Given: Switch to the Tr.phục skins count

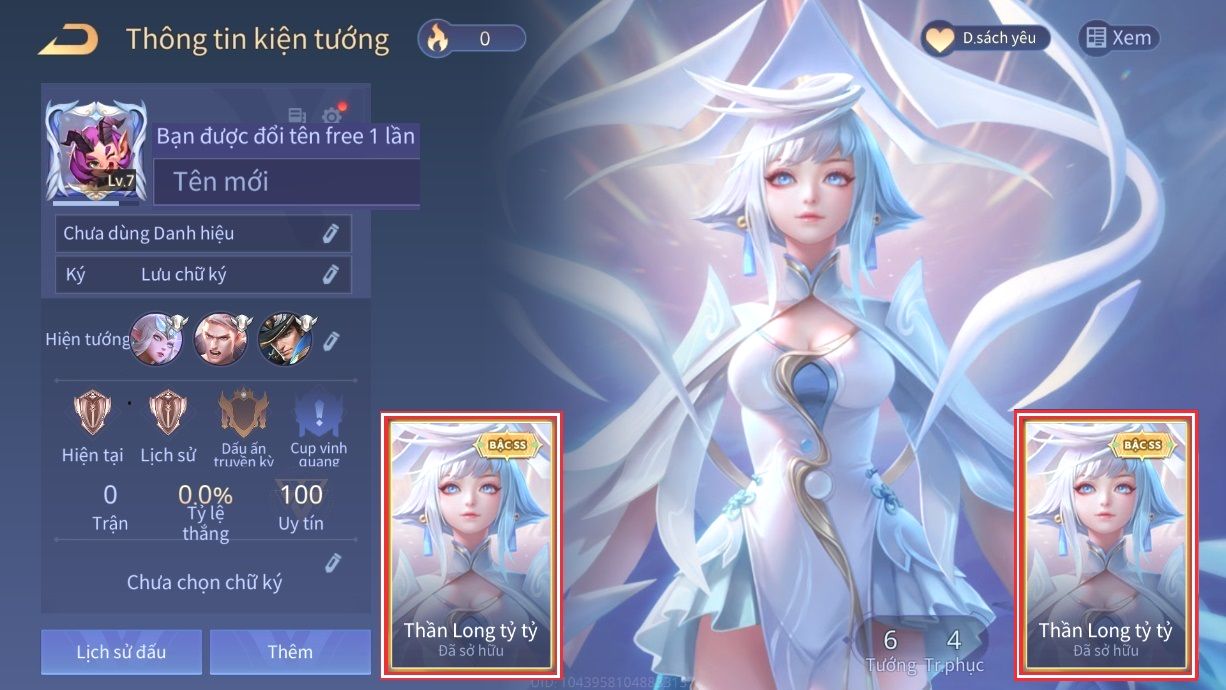Looking at the screenshot, I should [x=954, y=650].
